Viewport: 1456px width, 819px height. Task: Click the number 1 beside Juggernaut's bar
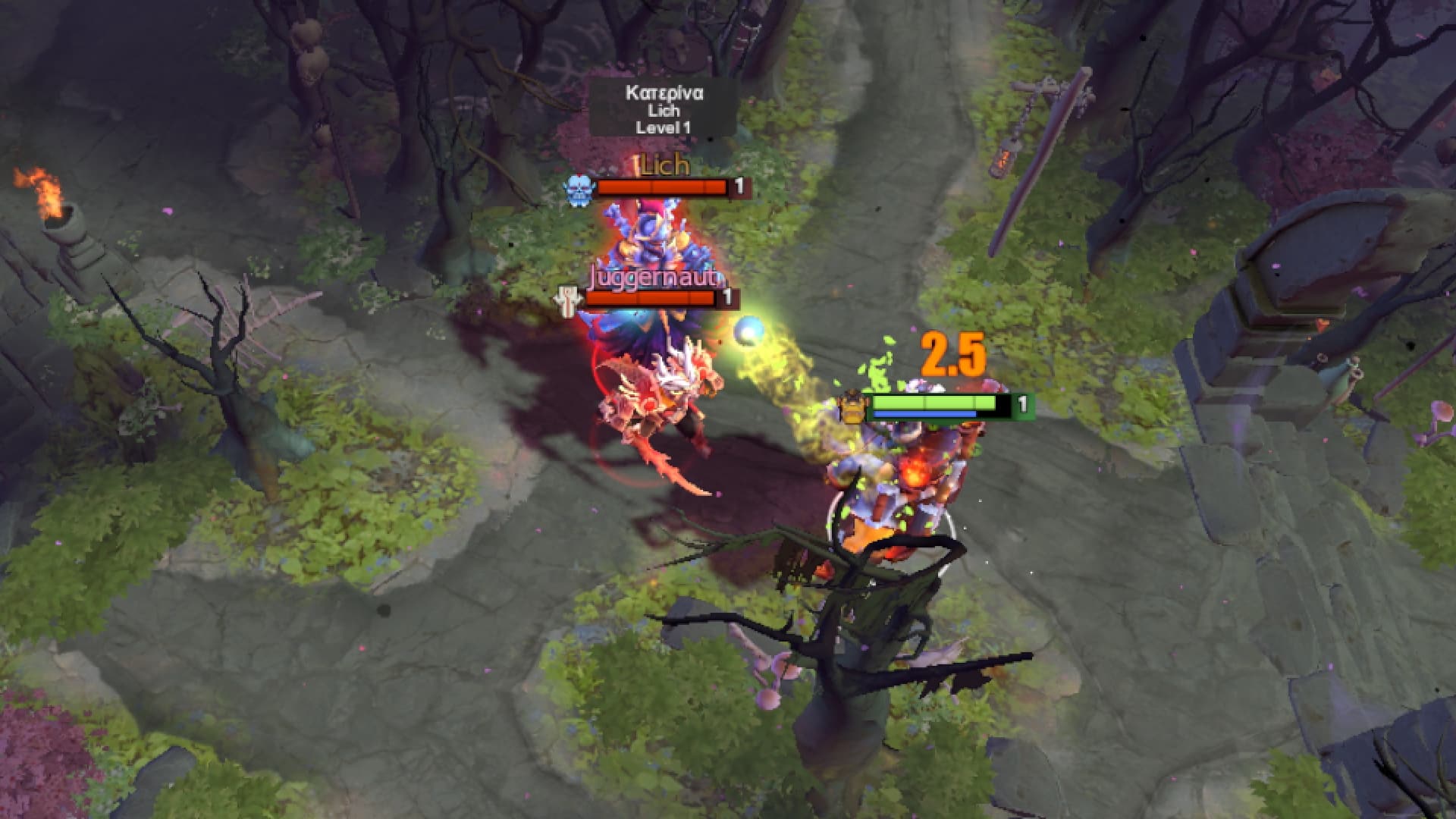729,296
